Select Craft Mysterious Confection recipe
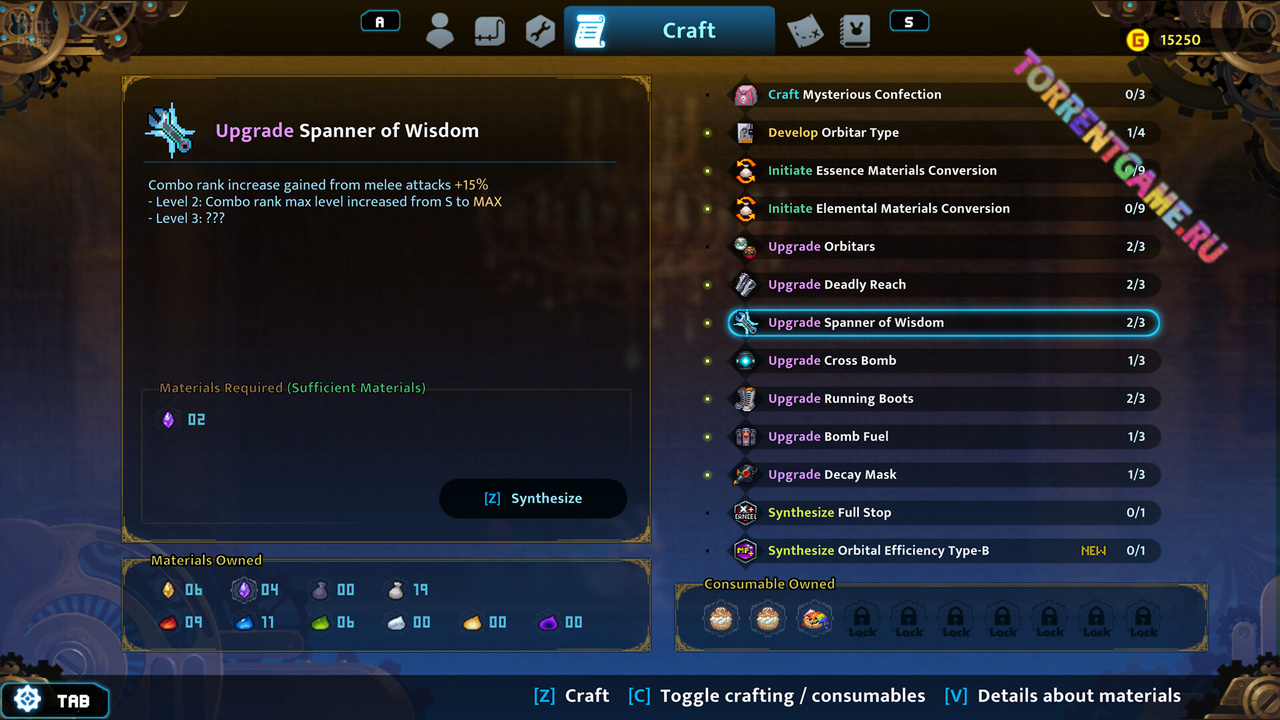 click(x=854, y=95)
